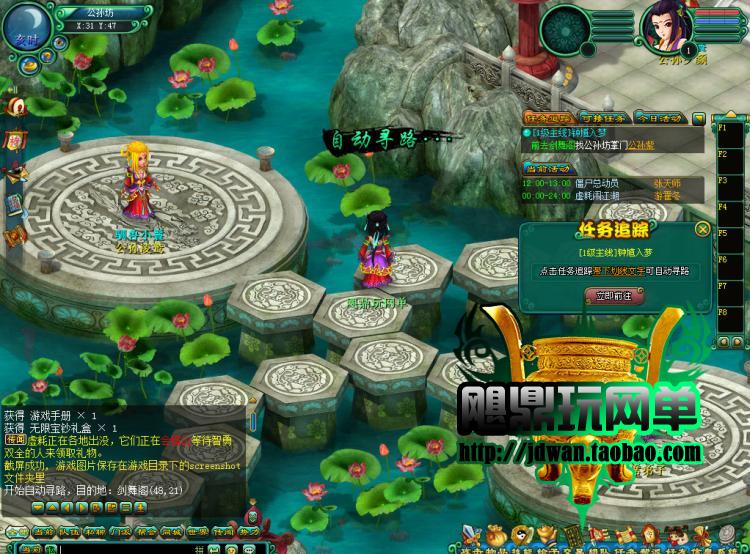
Task: Click the 立即前往 (Go Now) button
Action: click(615, 296)
